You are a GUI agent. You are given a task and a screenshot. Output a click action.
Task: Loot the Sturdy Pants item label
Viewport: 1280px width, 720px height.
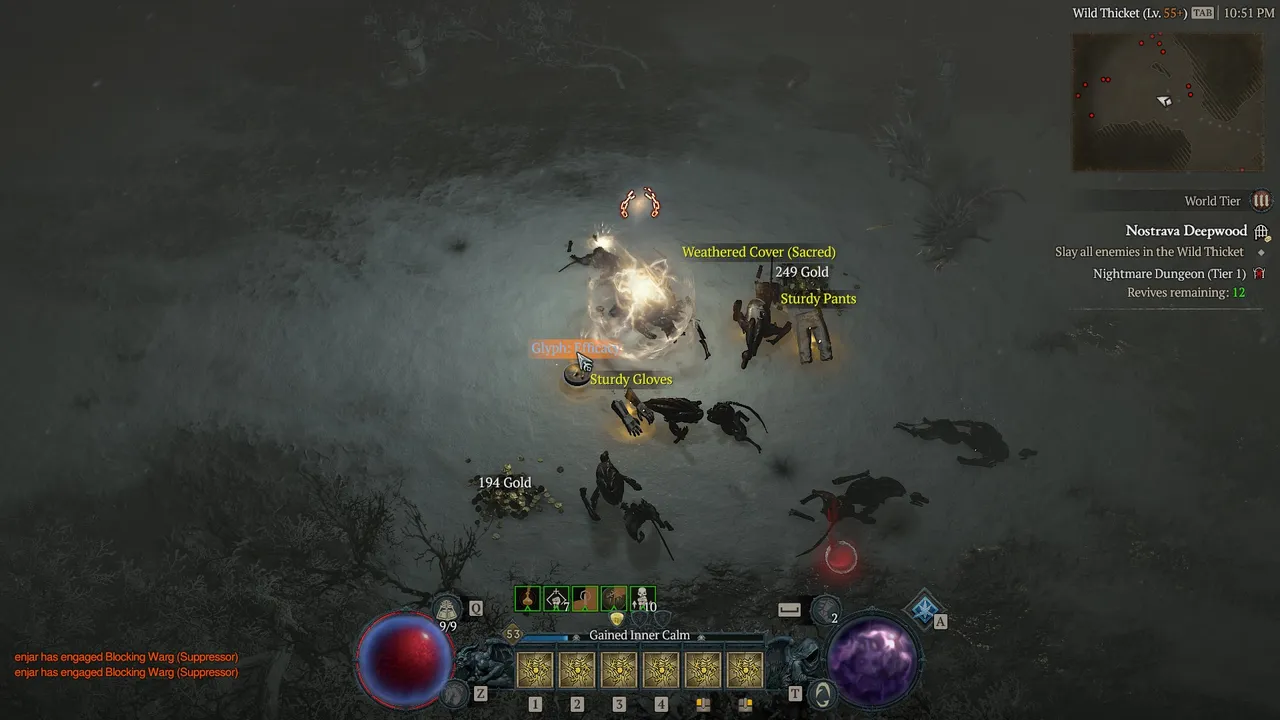pos(818,299)
